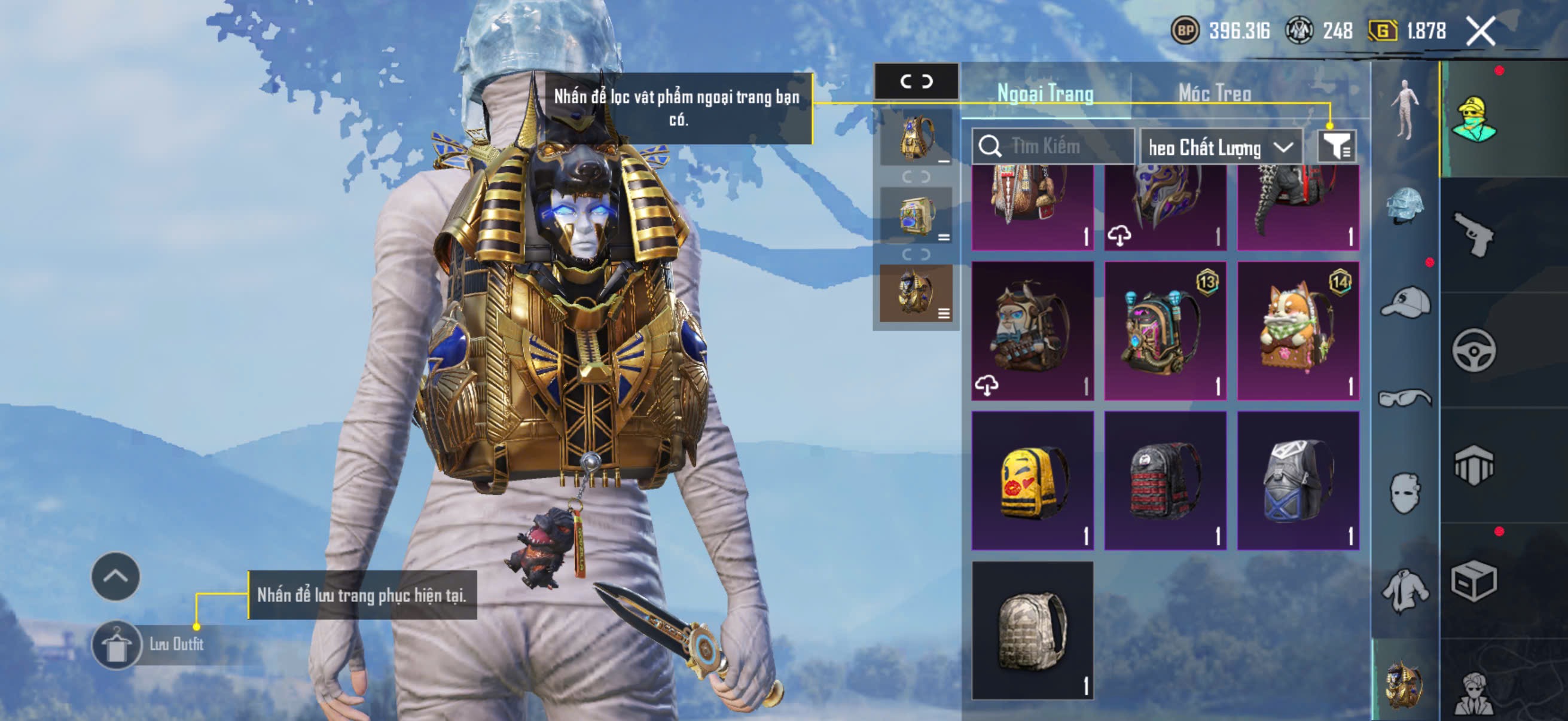The height and width of the screenshot is (721, 1568).
Task: Pick the level 13 neon backpack
Action: click(x=1165, y=331)
